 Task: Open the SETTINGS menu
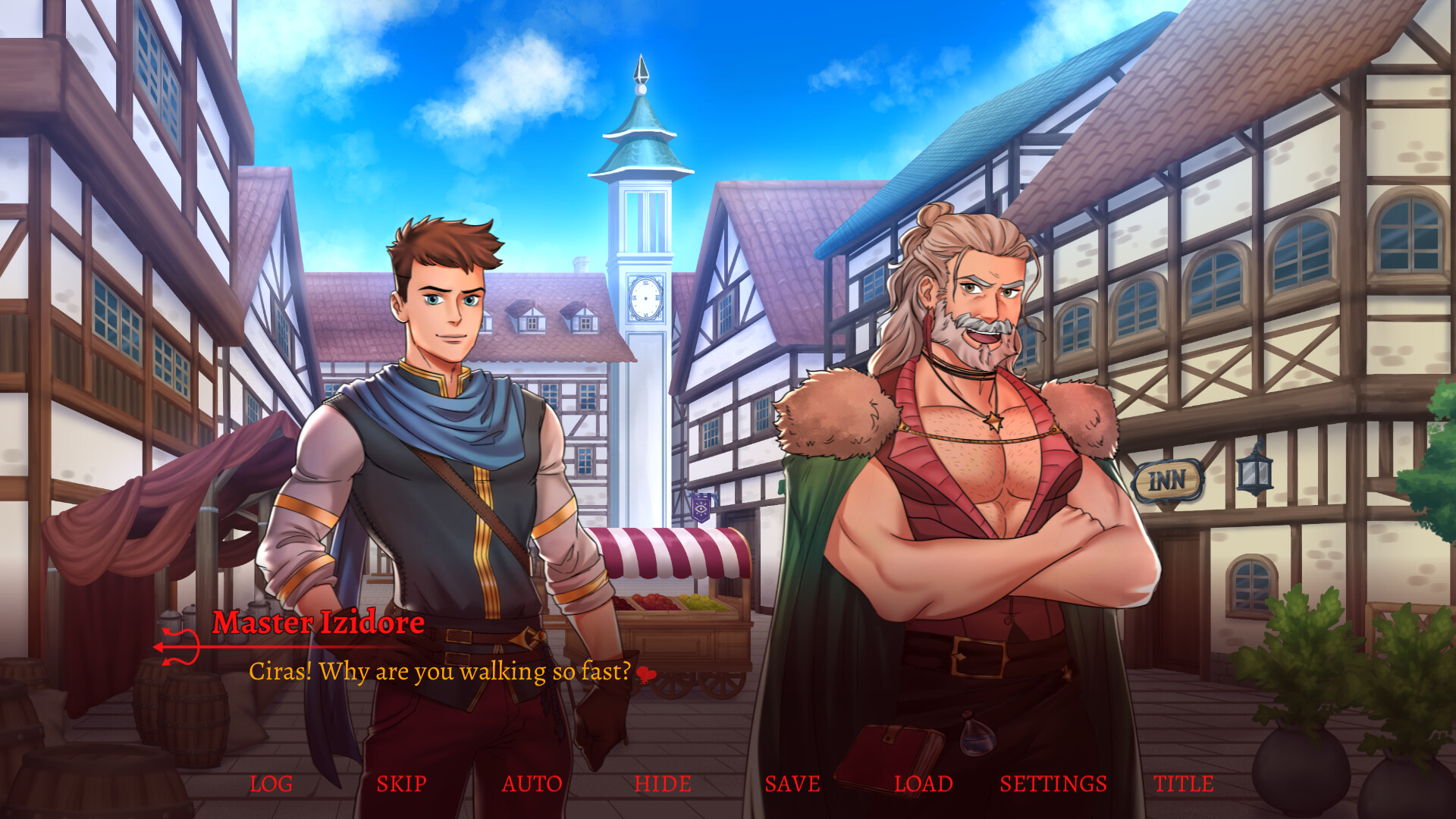pos(1054,784)
